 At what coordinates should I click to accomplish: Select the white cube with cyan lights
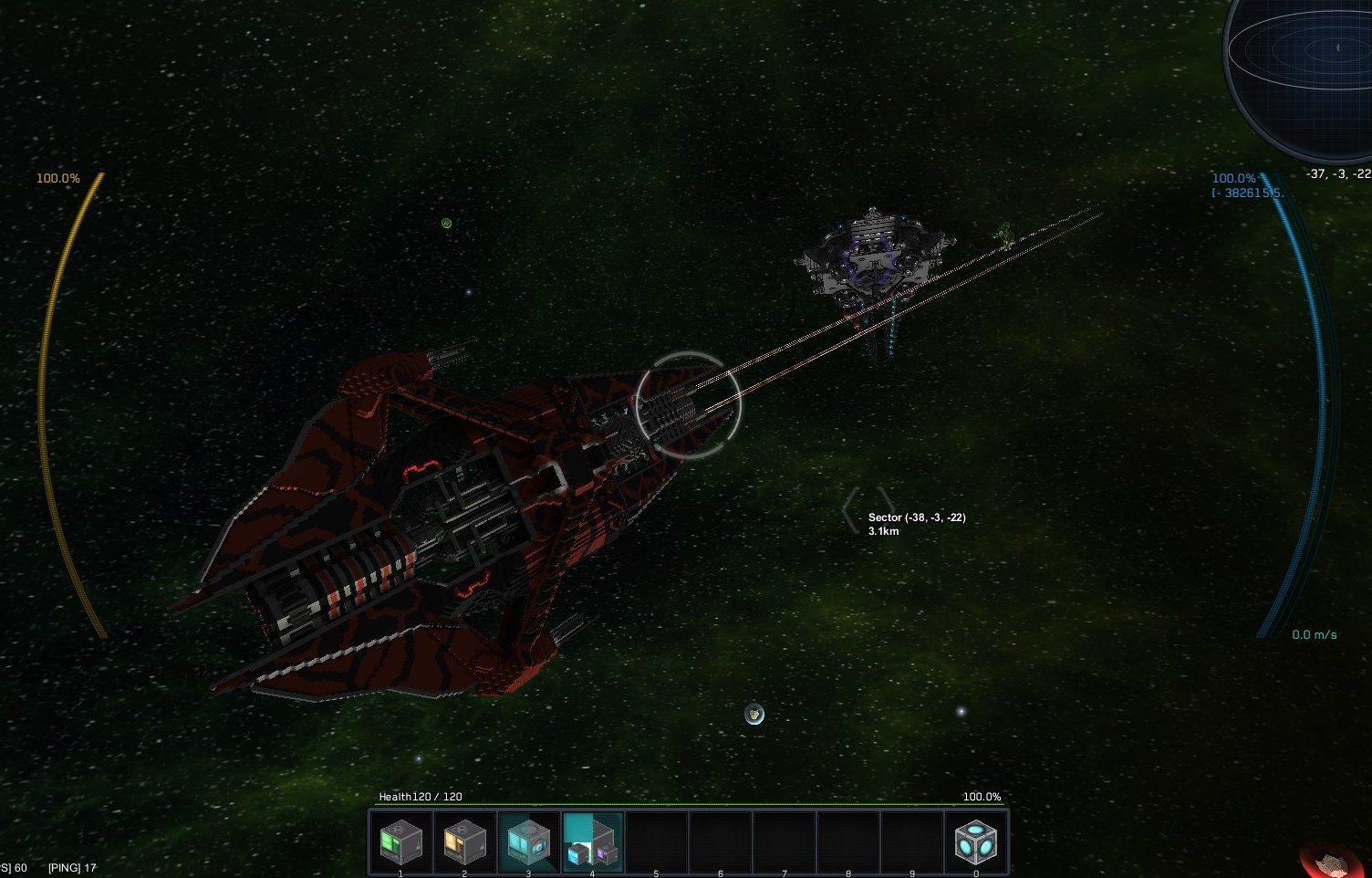pyautogui.click(x=976, y=841)
